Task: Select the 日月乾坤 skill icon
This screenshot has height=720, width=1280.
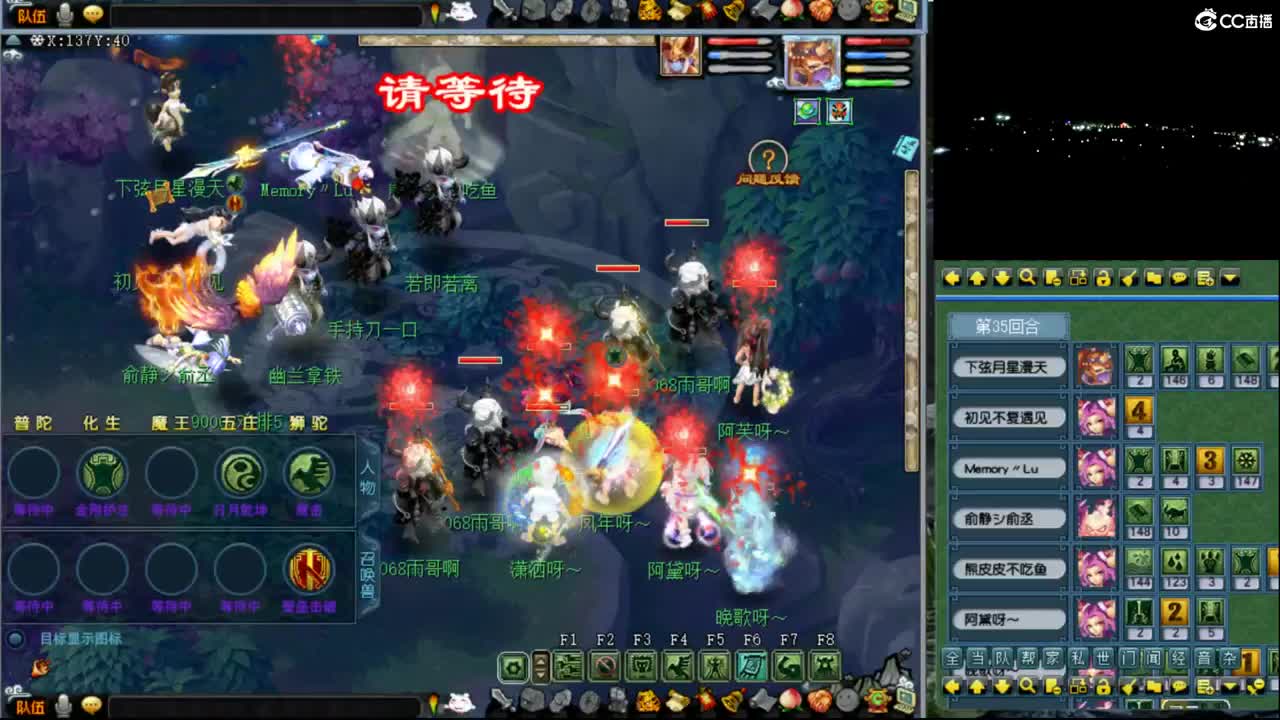Action: click(x=240, y=474)
